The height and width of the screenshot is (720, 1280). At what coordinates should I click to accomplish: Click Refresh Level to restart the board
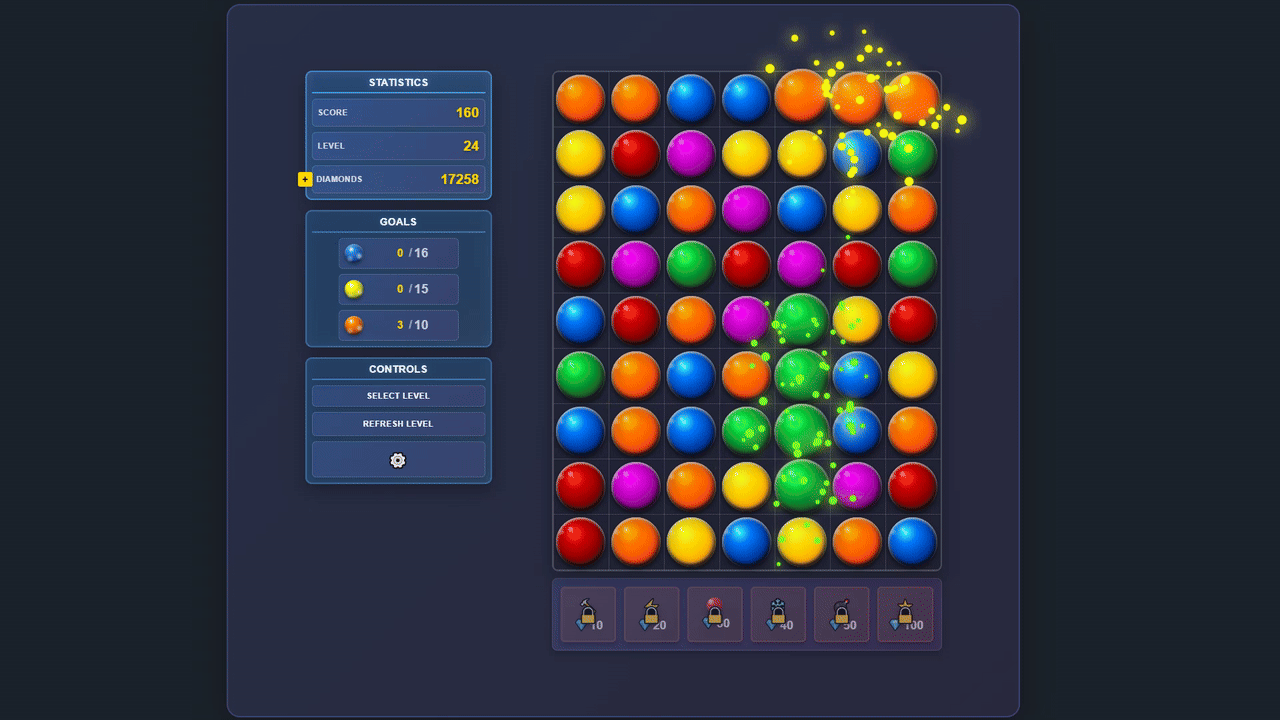point(398,423)
